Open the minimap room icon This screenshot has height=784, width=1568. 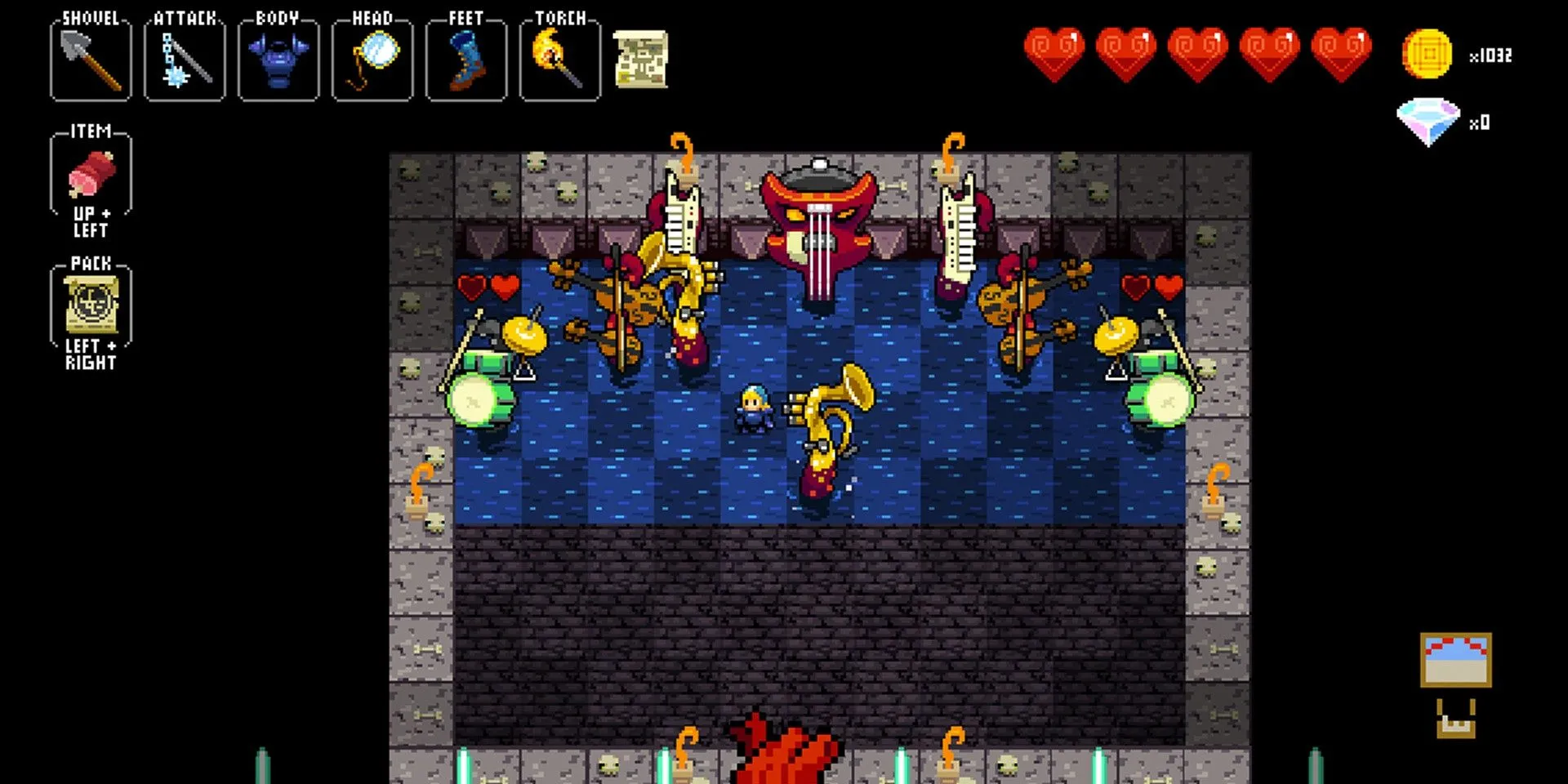(x=1455, y=660)
